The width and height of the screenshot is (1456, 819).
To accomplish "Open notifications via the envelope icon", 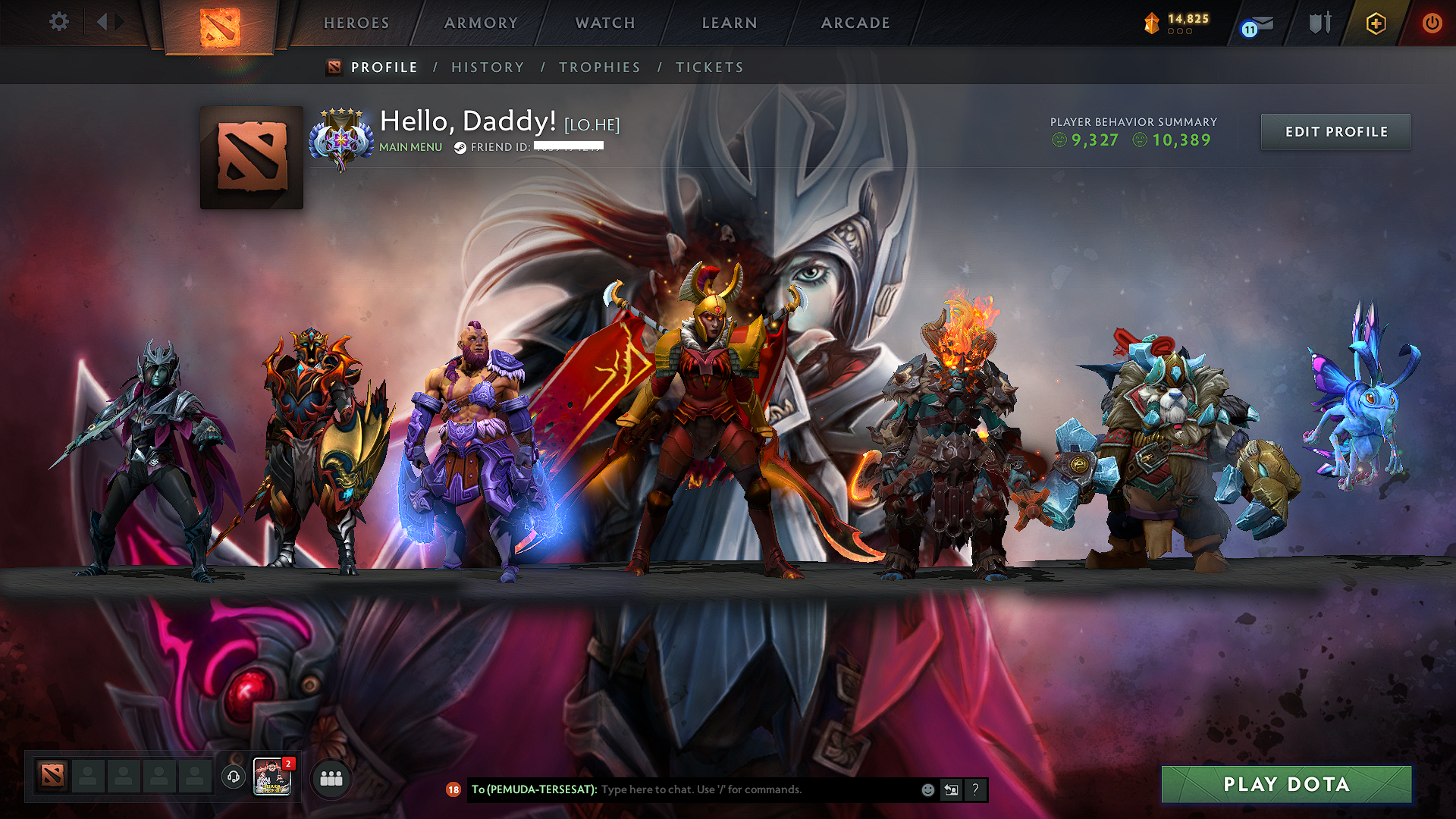I will [1259, 24].
